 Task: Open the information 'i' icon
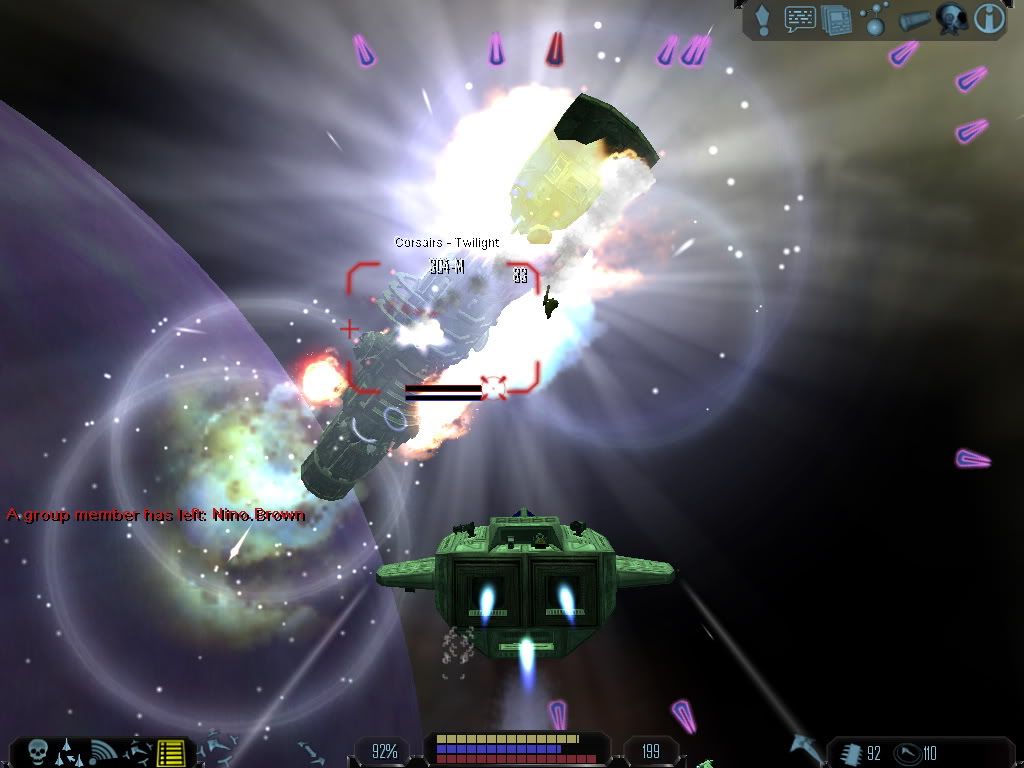(989, 19)
